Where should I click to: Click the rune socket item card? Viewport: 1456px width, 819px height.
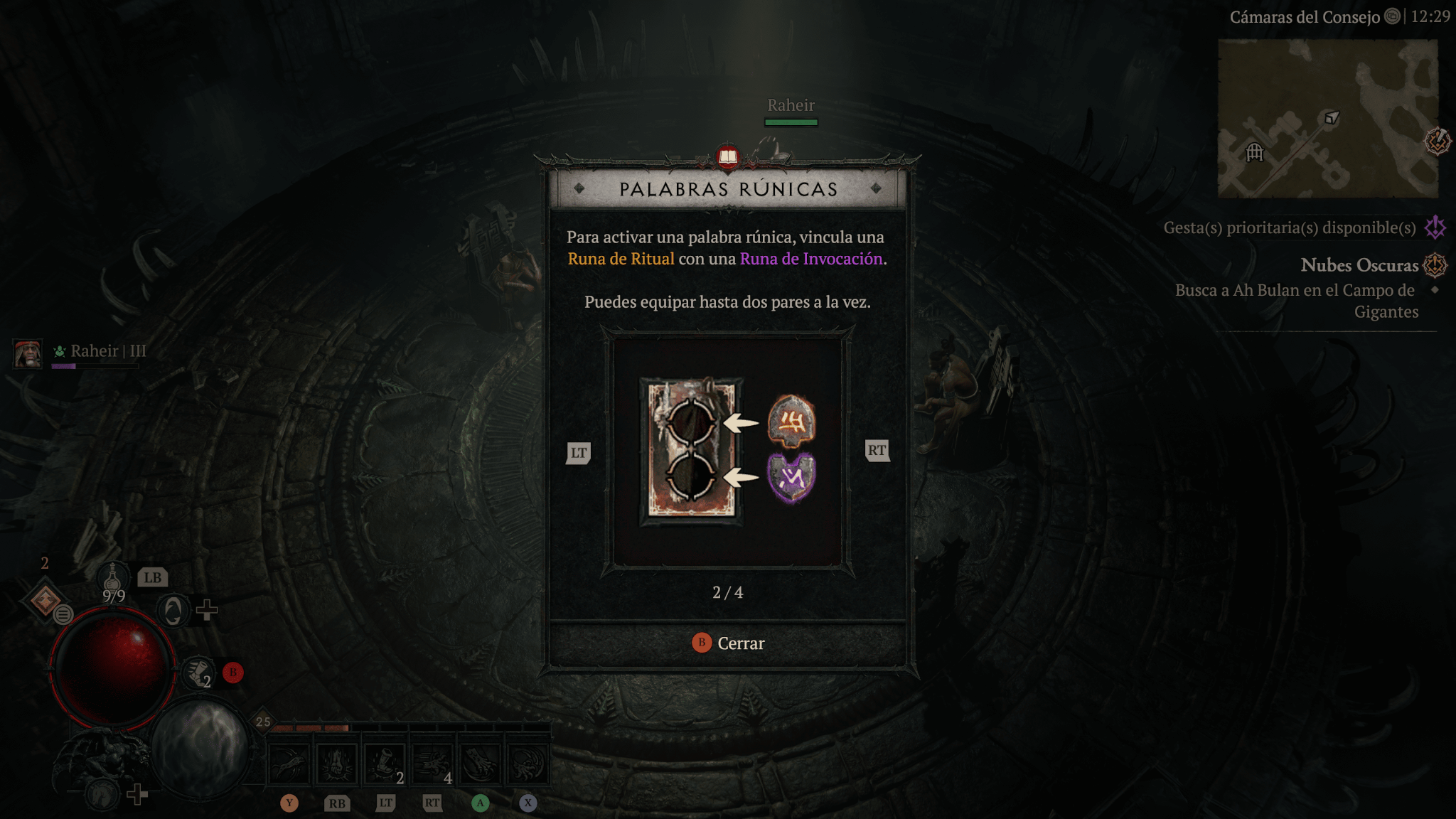click(x=691, y=451)
